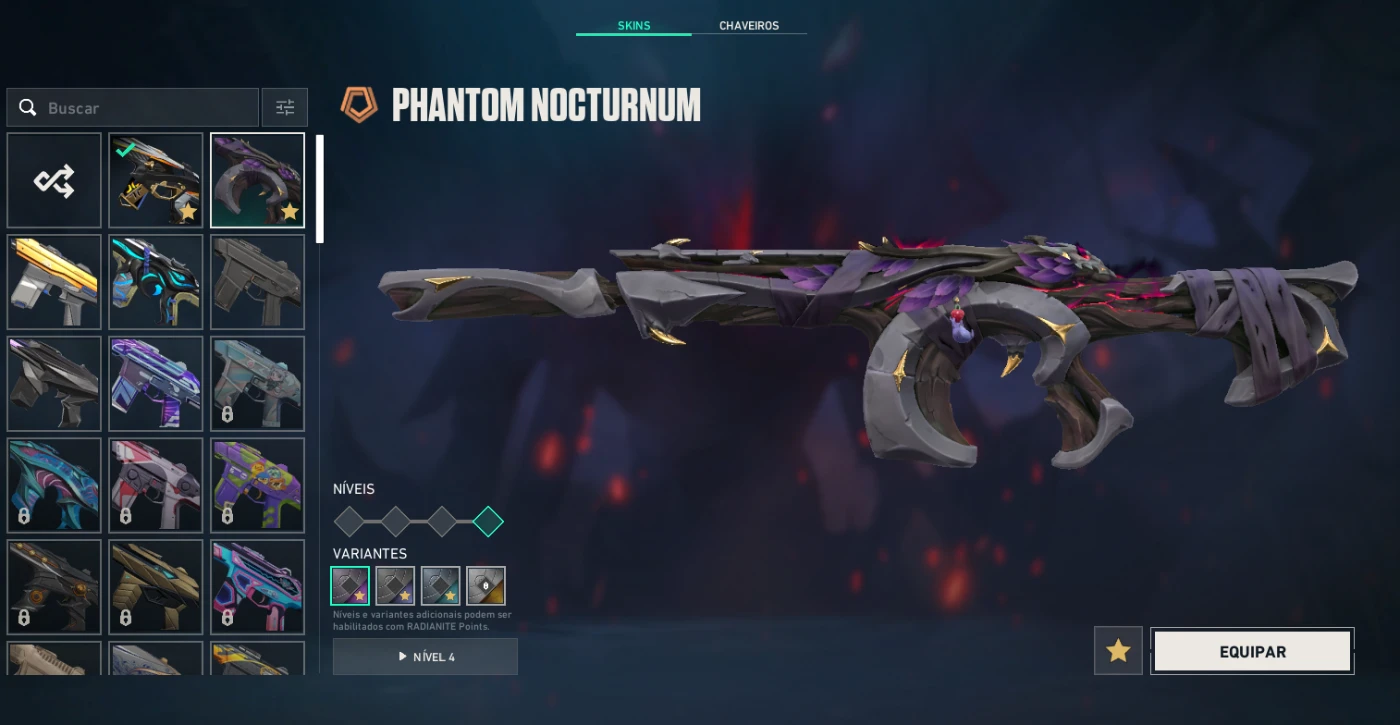Image resolution: width=1400 pixels, height=725 pixels.
Task: Select the equipped skin with green checkmark
Action: [x=156, y=181]
